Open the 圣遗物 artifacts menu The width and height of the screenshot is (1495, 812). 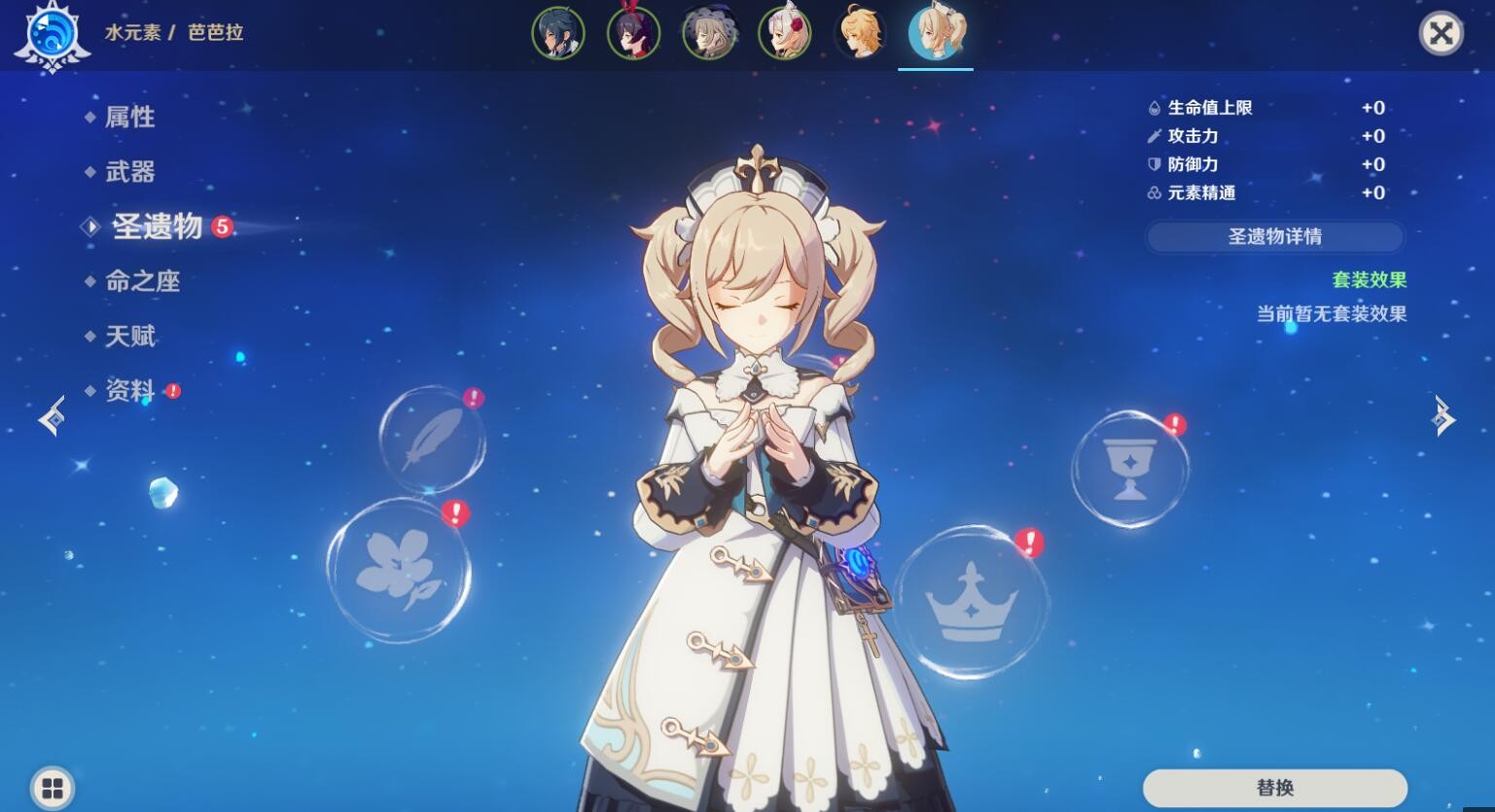[x=157, y=227]
